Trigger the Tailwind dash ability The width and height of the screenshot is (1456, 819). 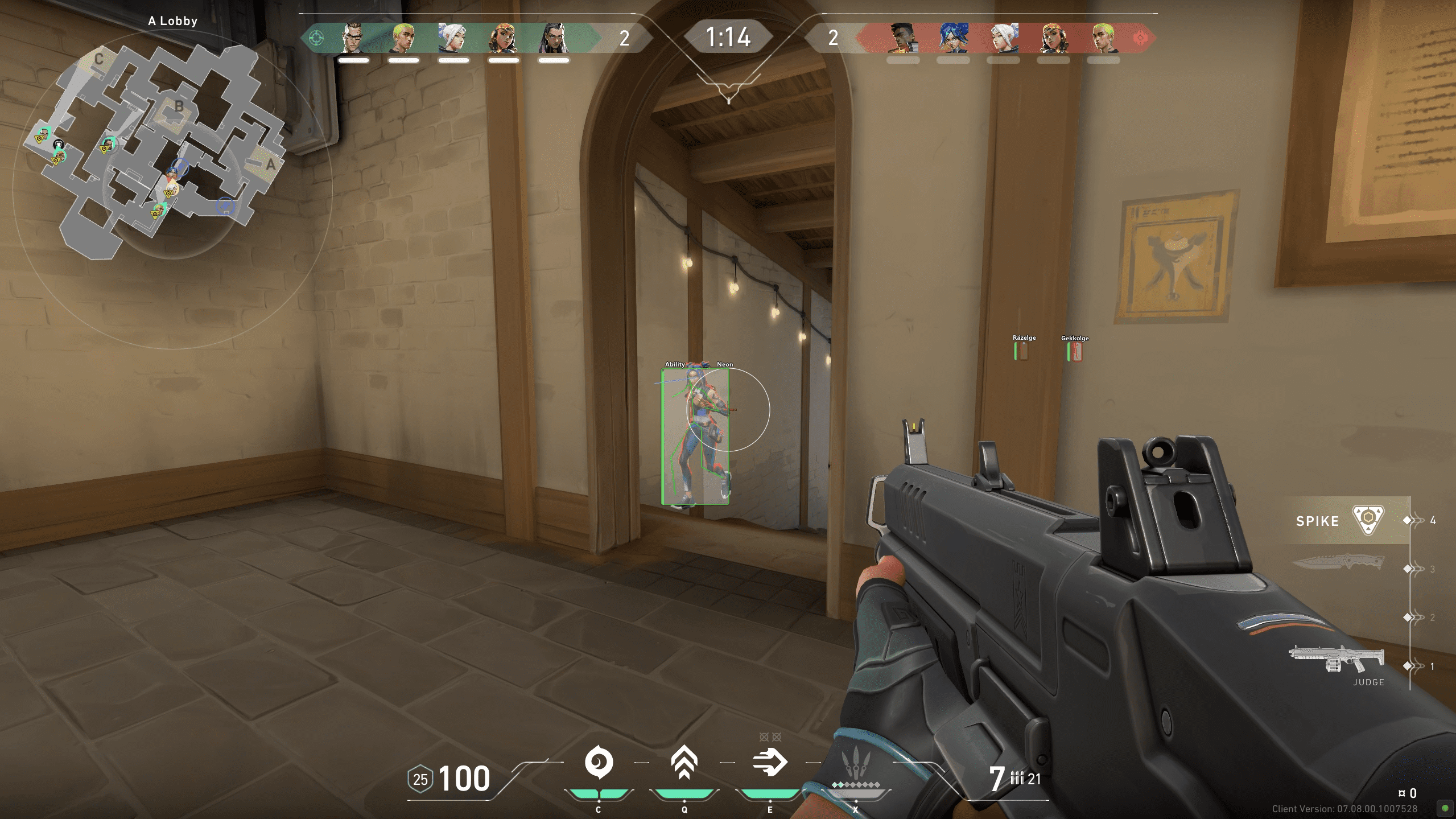click(x=769, y=763)
